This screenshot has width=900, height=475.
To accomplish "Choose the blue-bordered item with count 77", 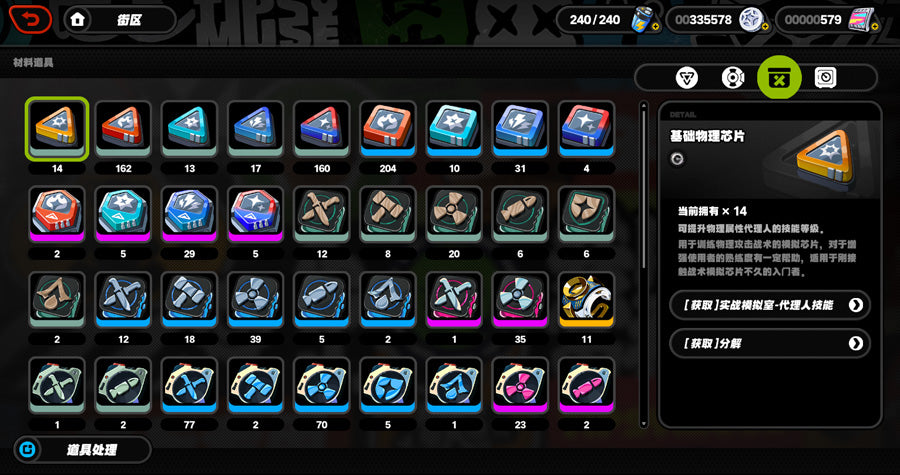I will click(189, 386).
